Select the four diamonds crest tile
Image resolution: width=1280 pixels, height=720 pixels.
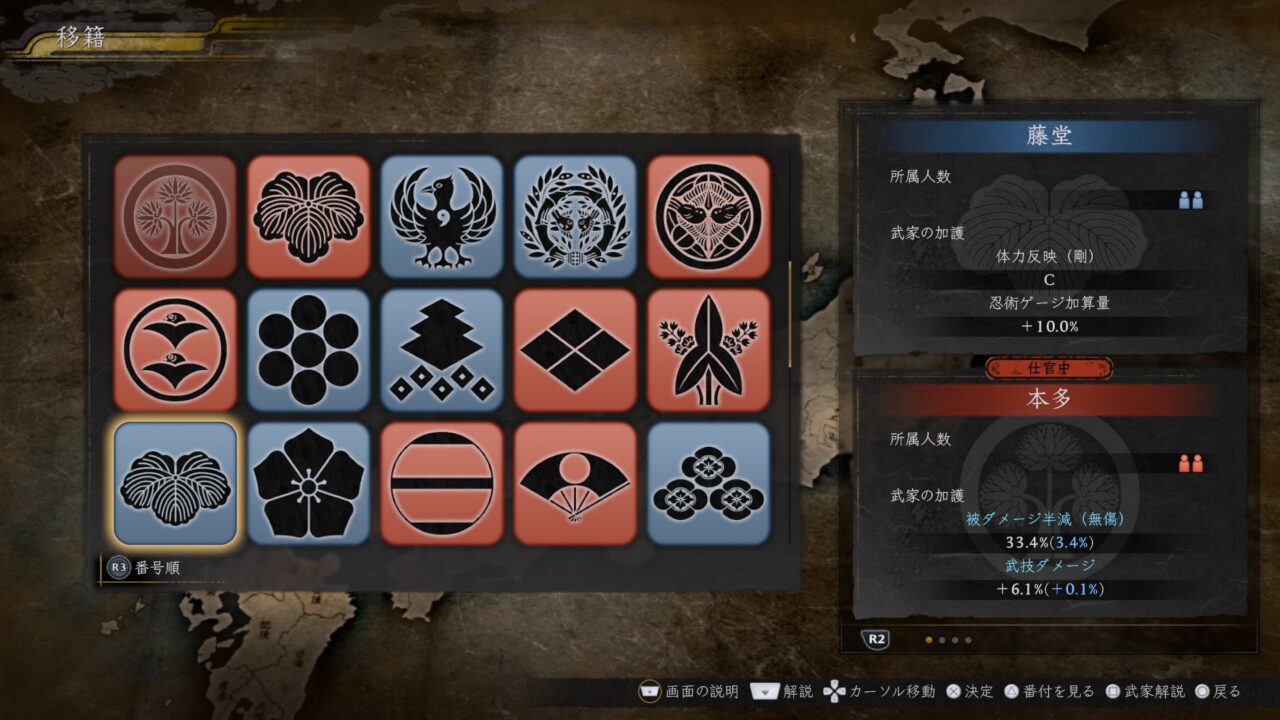(x=575, y=350)
